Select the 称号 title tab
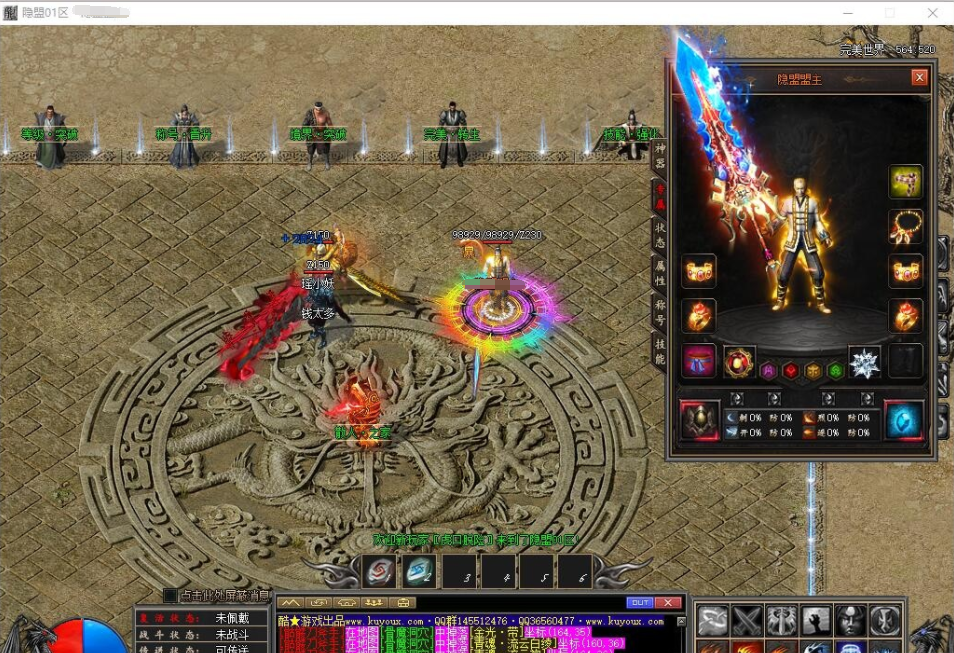 pos(660,313)
